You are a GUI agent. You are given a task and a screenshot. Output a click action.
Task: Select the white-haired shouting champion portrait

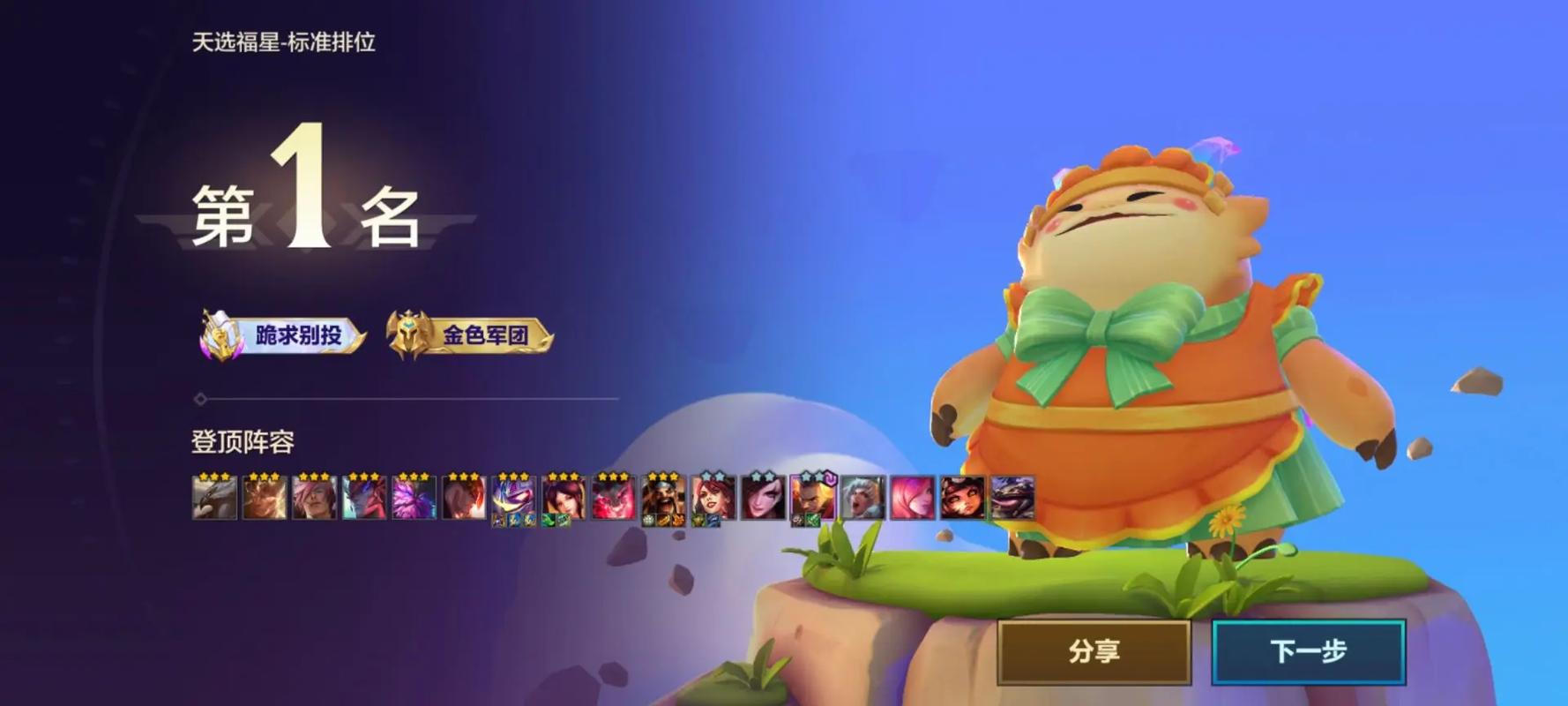(x=862, y=498)
